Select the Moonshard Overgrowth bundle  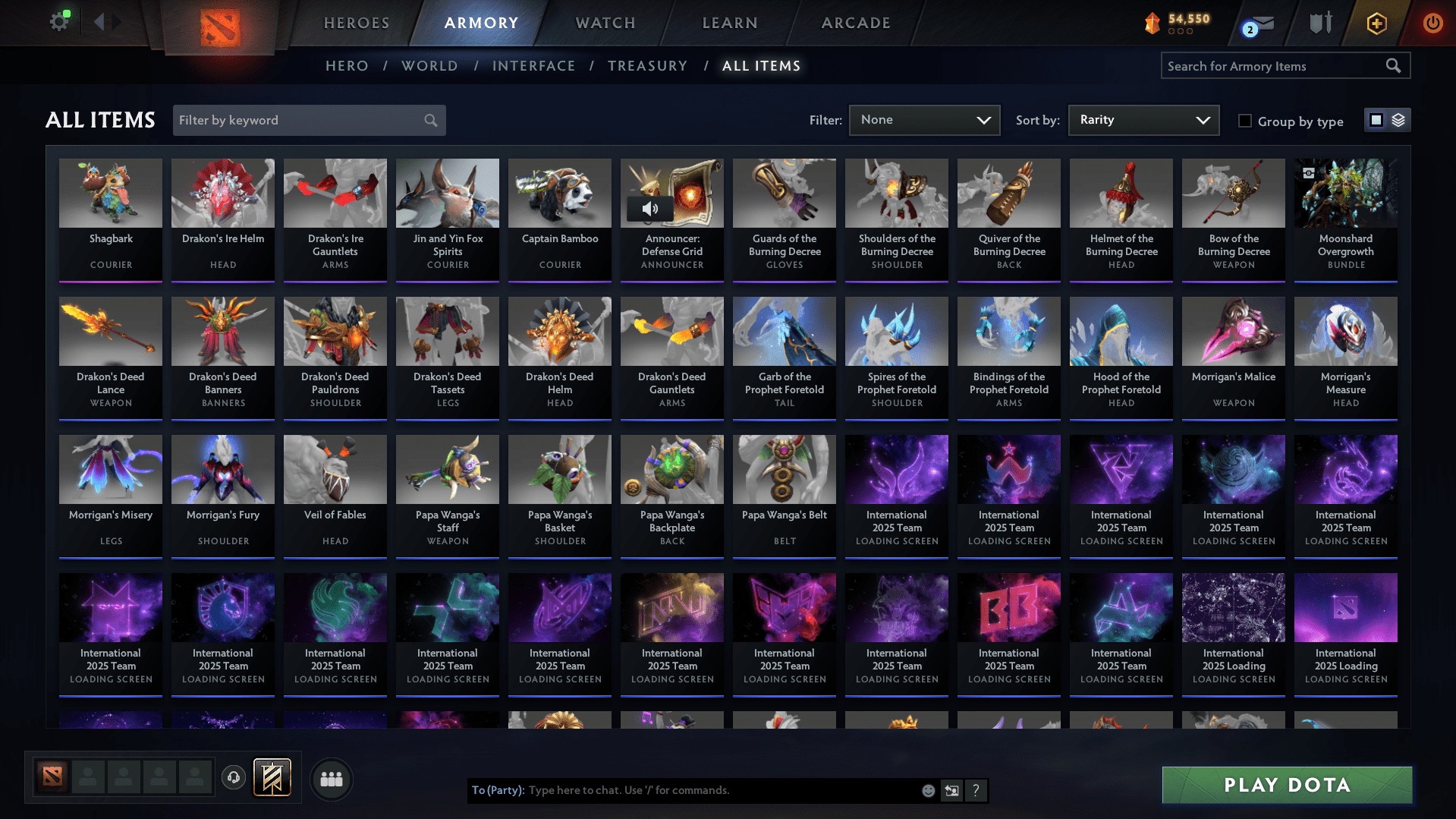coord(1345,194)
